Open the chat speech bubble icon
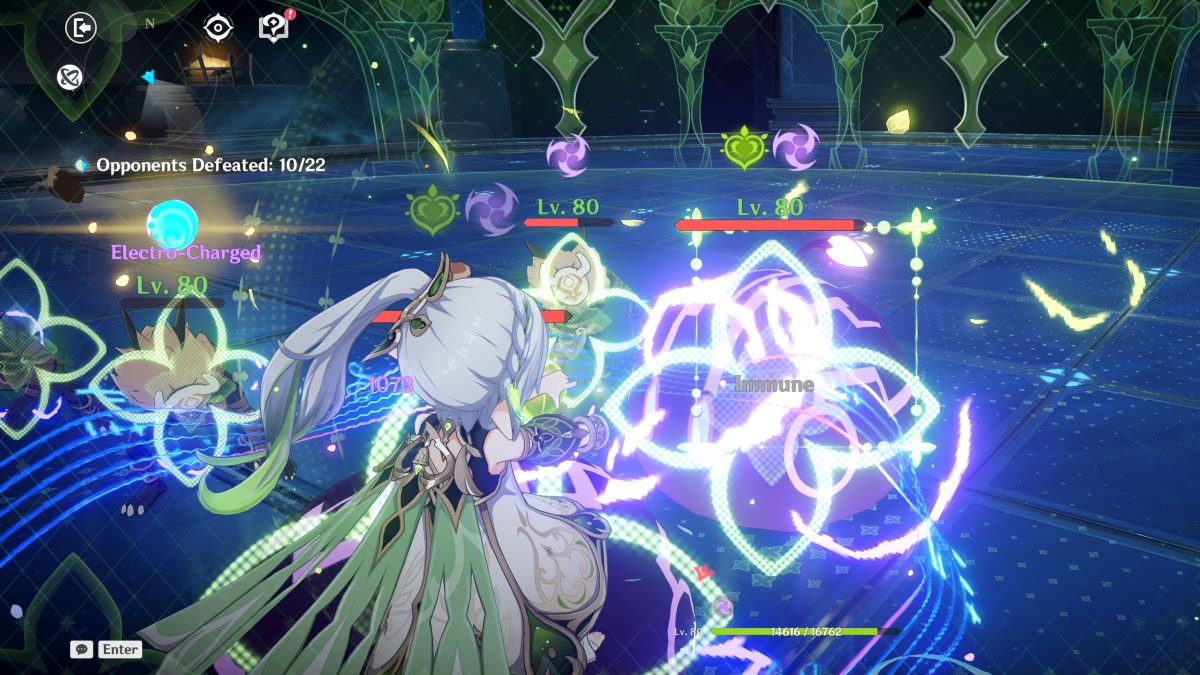 [x=81, y=649]
